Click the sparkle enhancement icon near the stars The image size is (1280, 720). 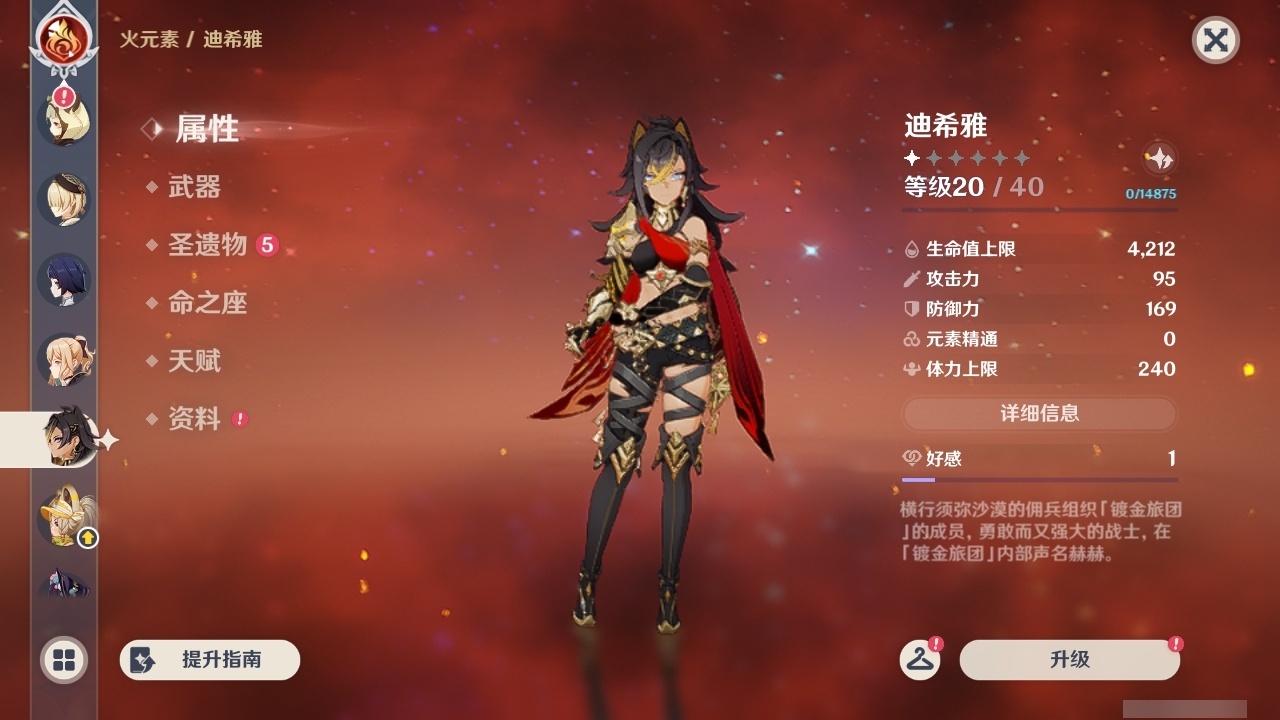1158,158
